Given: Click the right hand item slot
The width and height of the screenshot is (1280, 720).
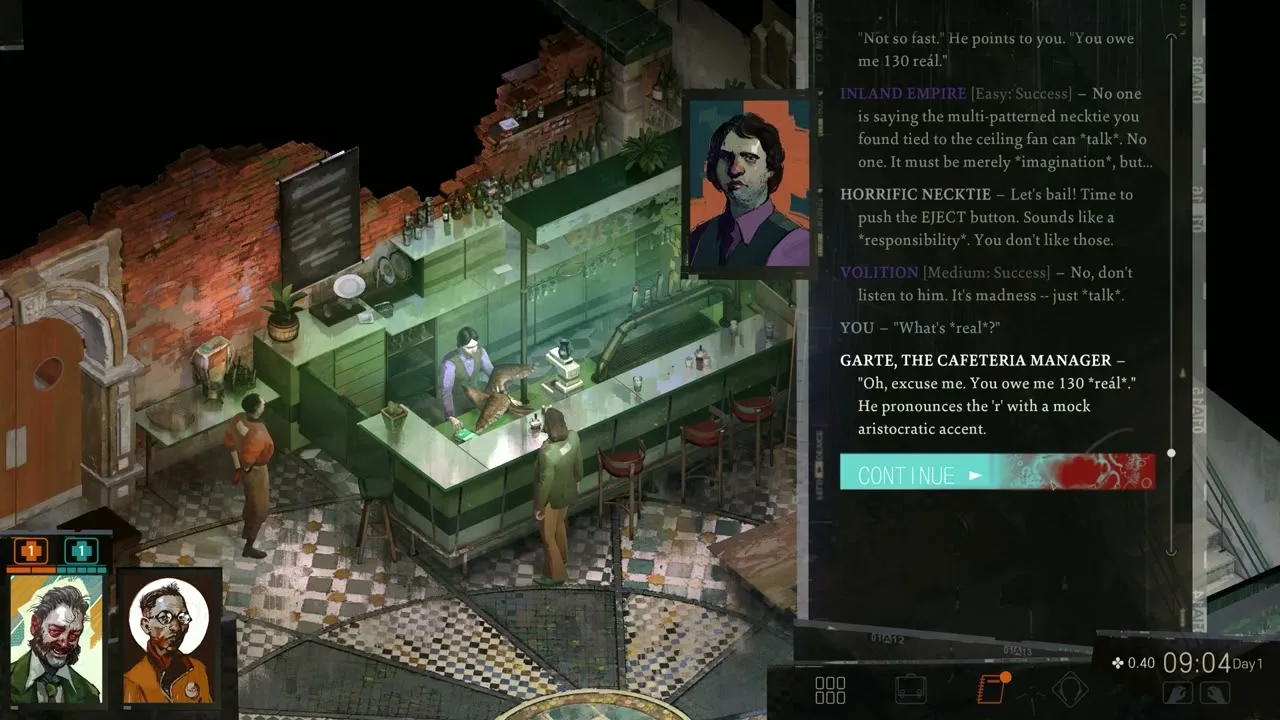Looking at the screenshot, I should click(x=1214, y=691).
